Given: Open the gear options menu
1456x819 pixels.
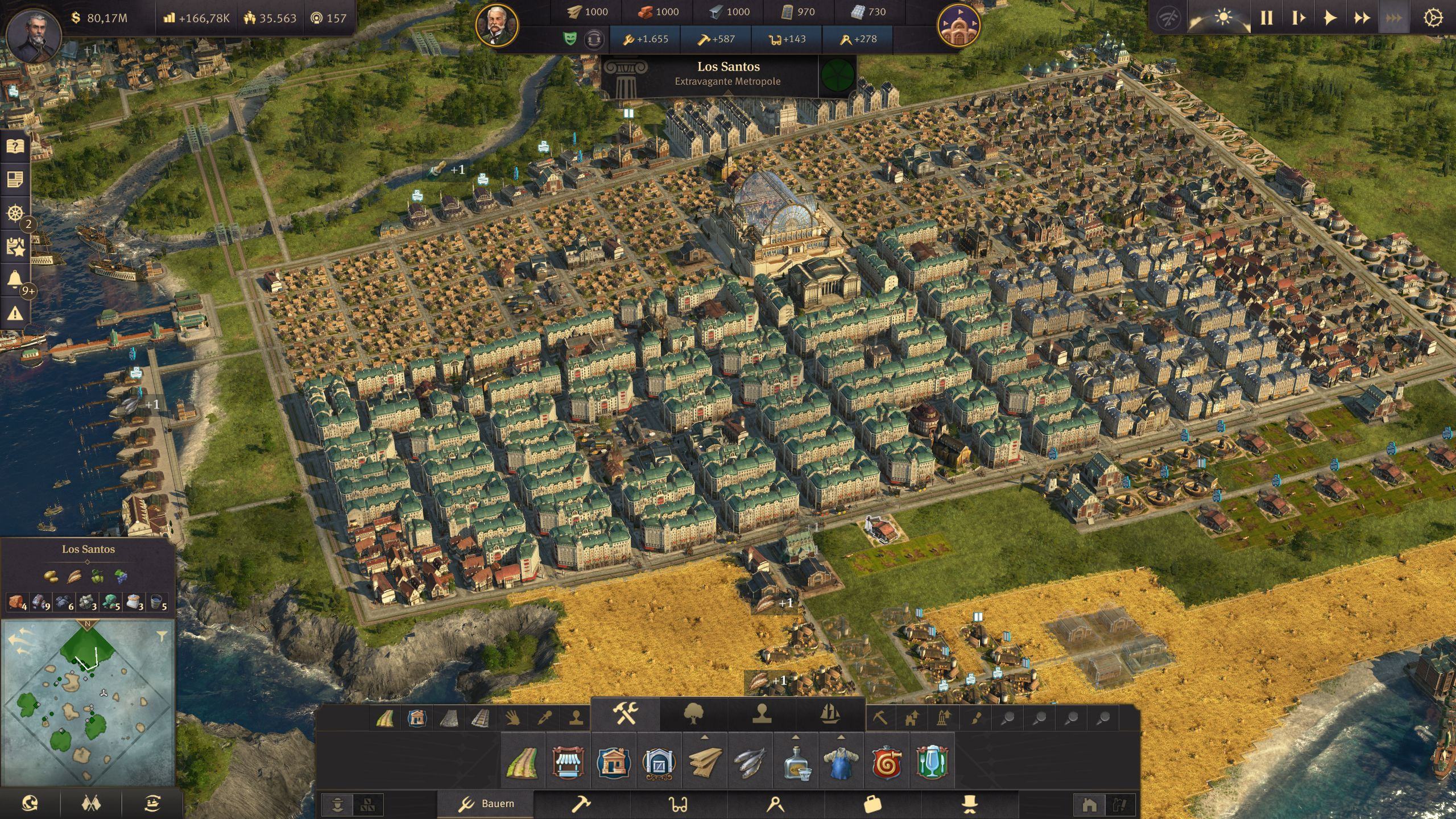Looking at the screenshot, I should click(x=1432, y=18).
